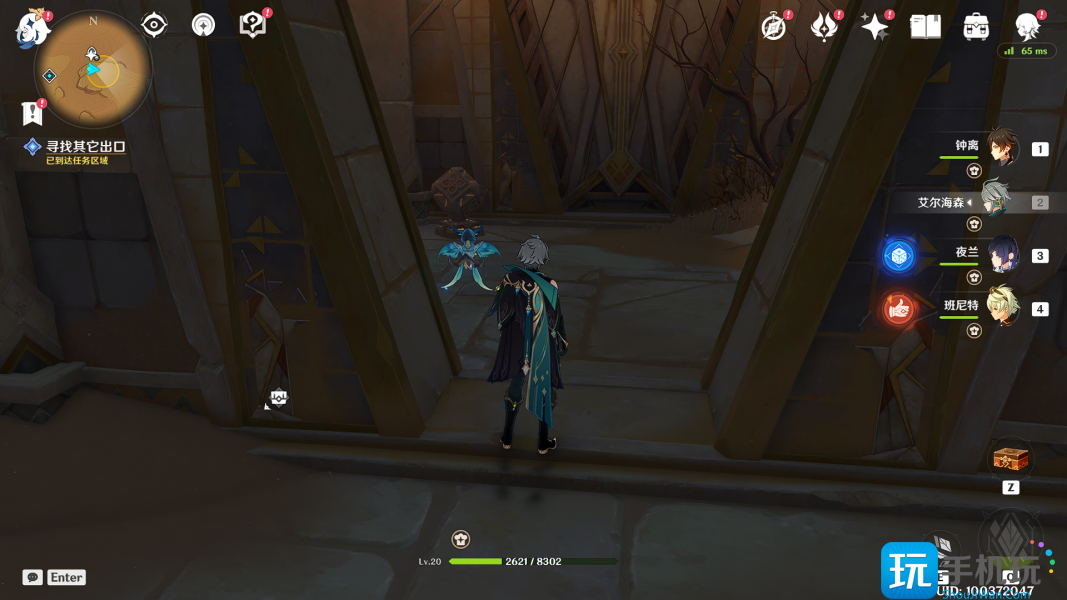
Task: Activate 夜兰's blue dice elemental burst
Action: pyautogui.click(x=898, y=256)
